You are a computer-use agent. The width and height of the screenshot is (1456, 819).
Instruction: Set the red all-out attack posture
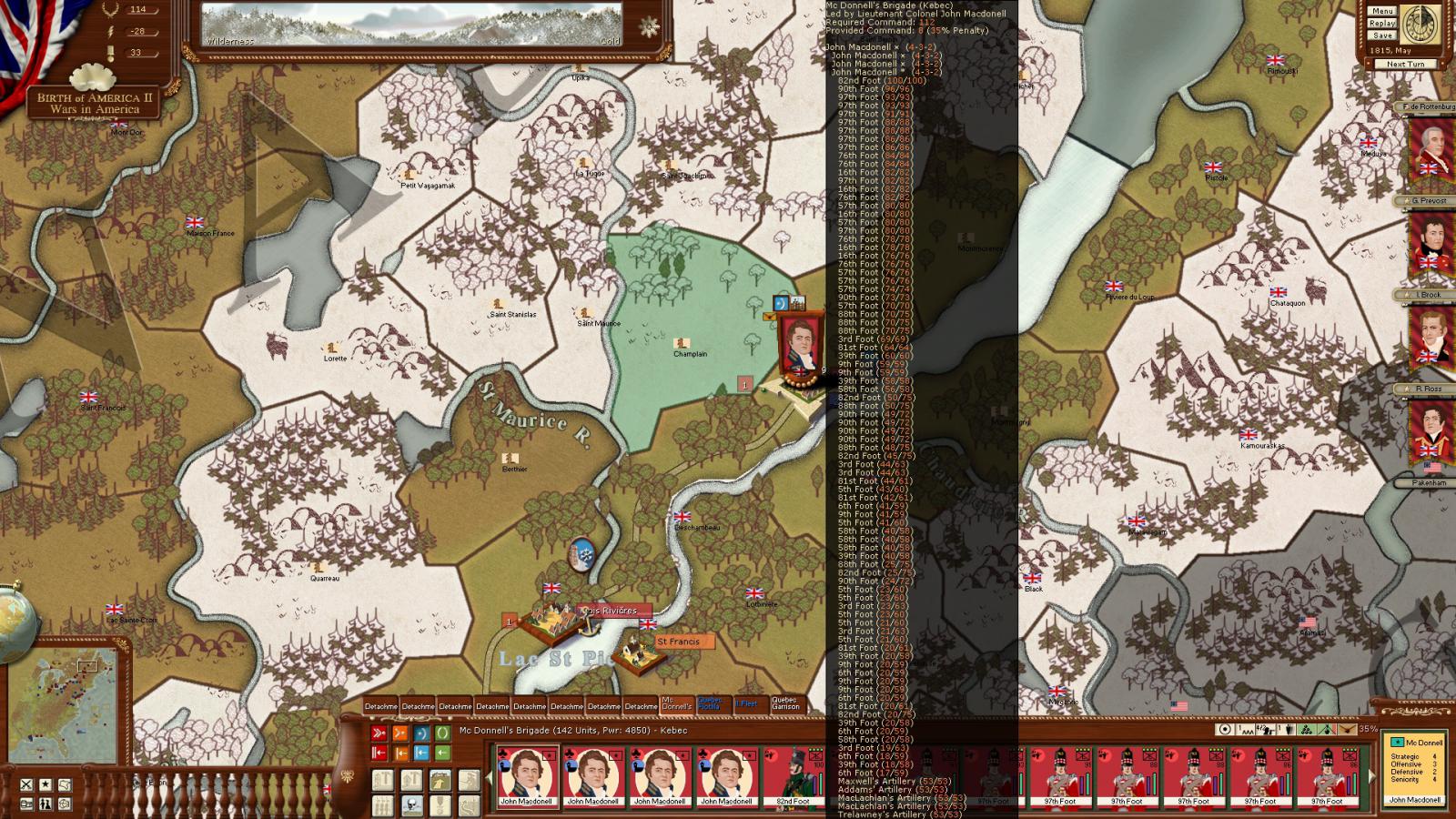[379, 733]
